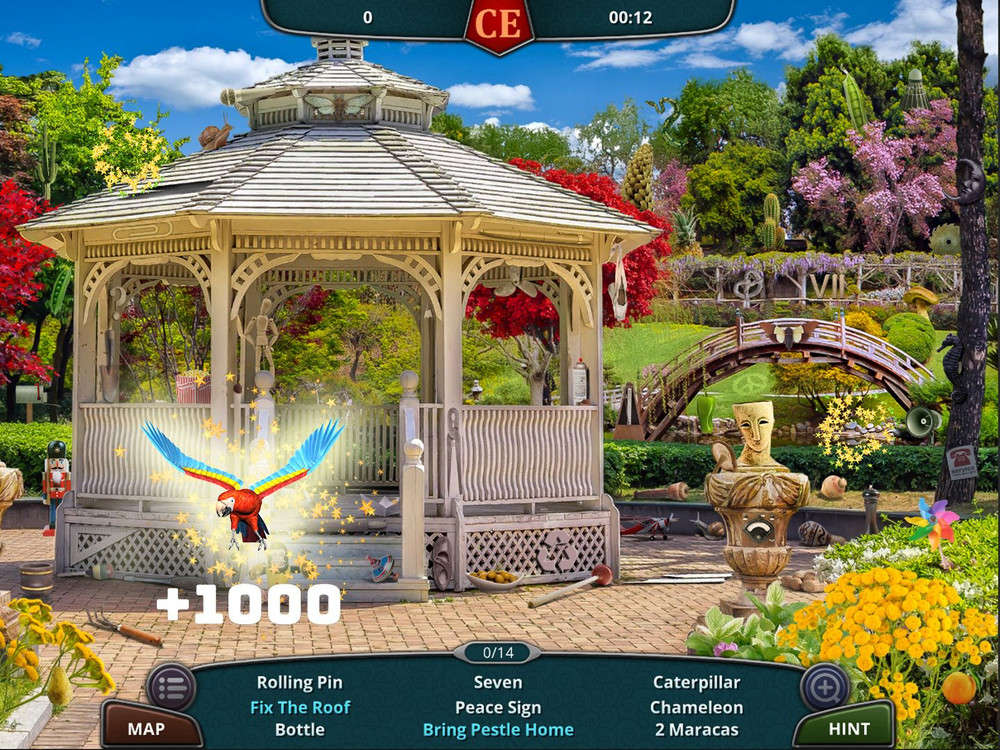Activate the zoom plus round icon
1000x750 pixels.
(x=825, y=686)
